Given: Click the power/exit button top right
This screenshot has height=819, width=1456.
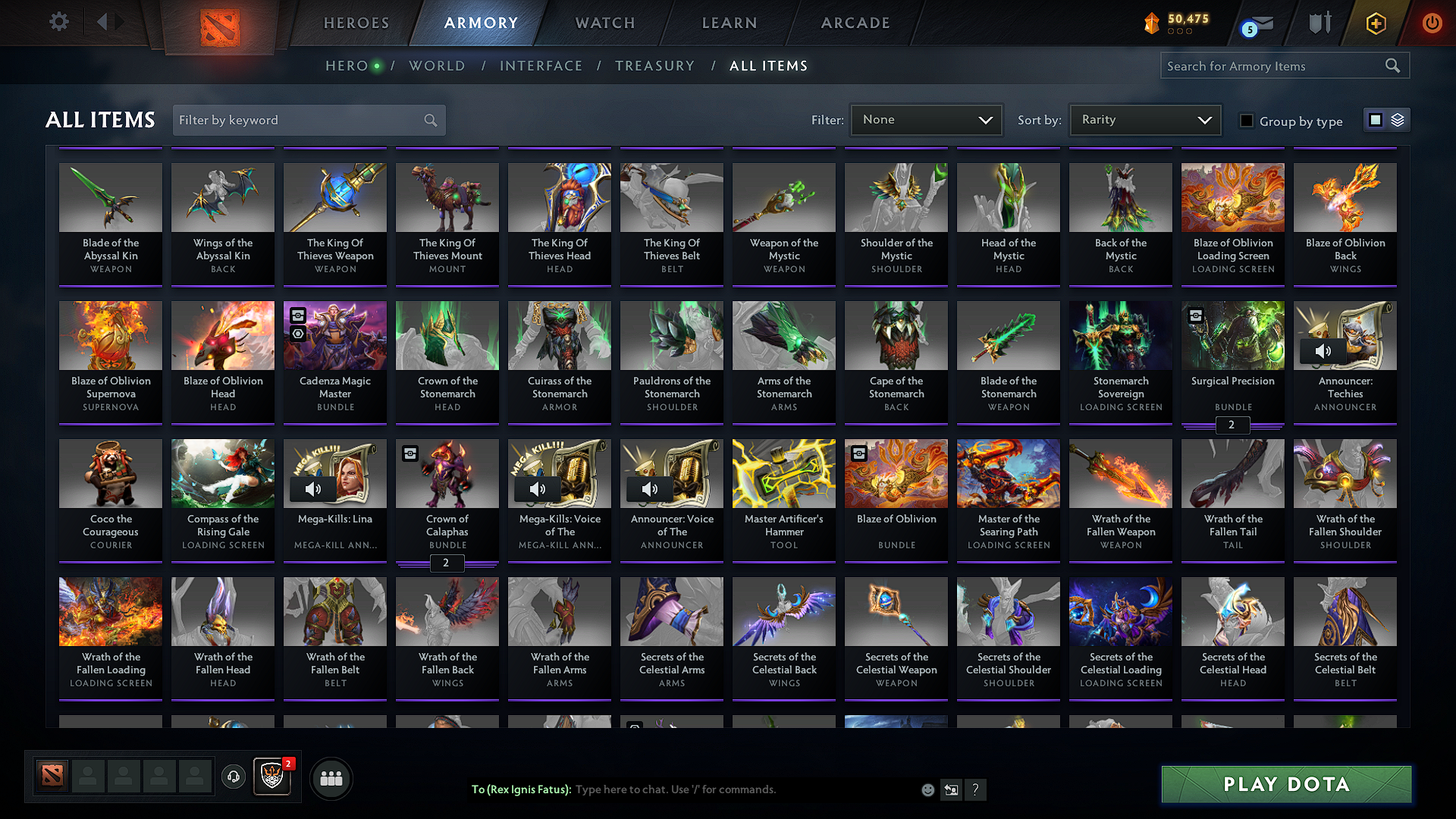Looking at the screenshot, I should point(1432,24).
